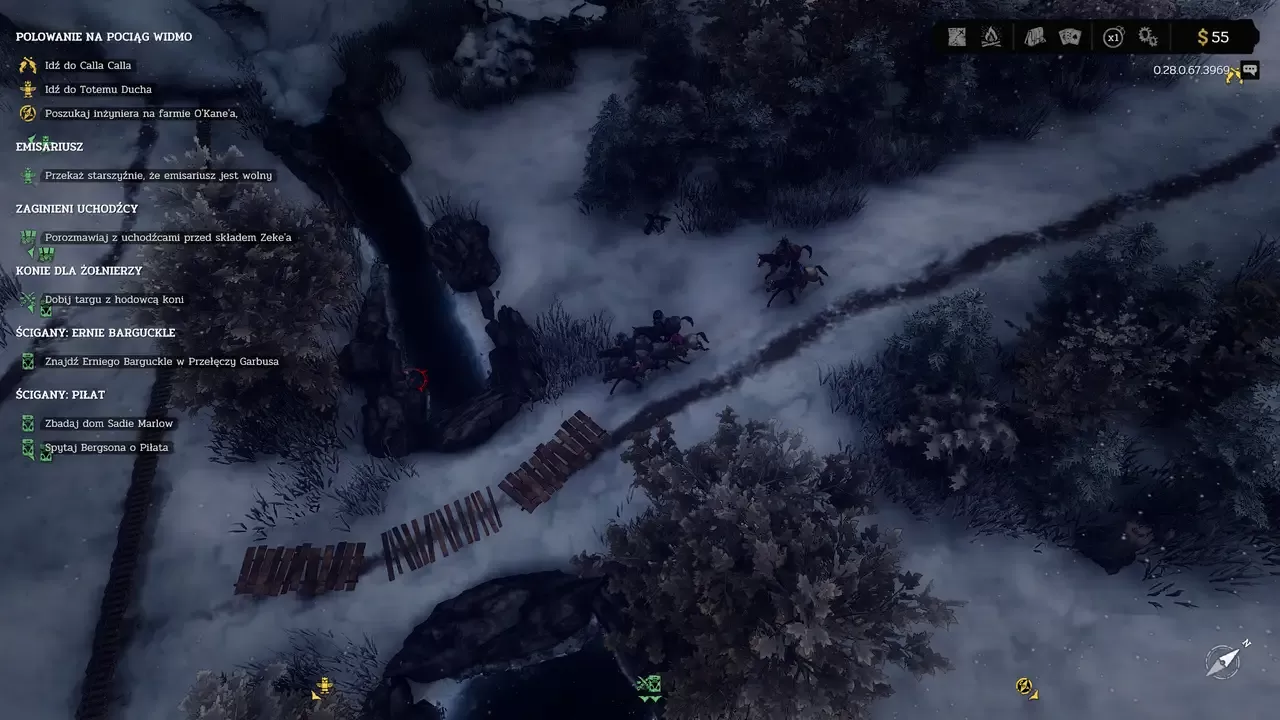This screenshot has width=1280, height=720.
Task: Select objective "Przekaż starszyźnie, że emisariusz jest wolny"
Action: point(158,176)
